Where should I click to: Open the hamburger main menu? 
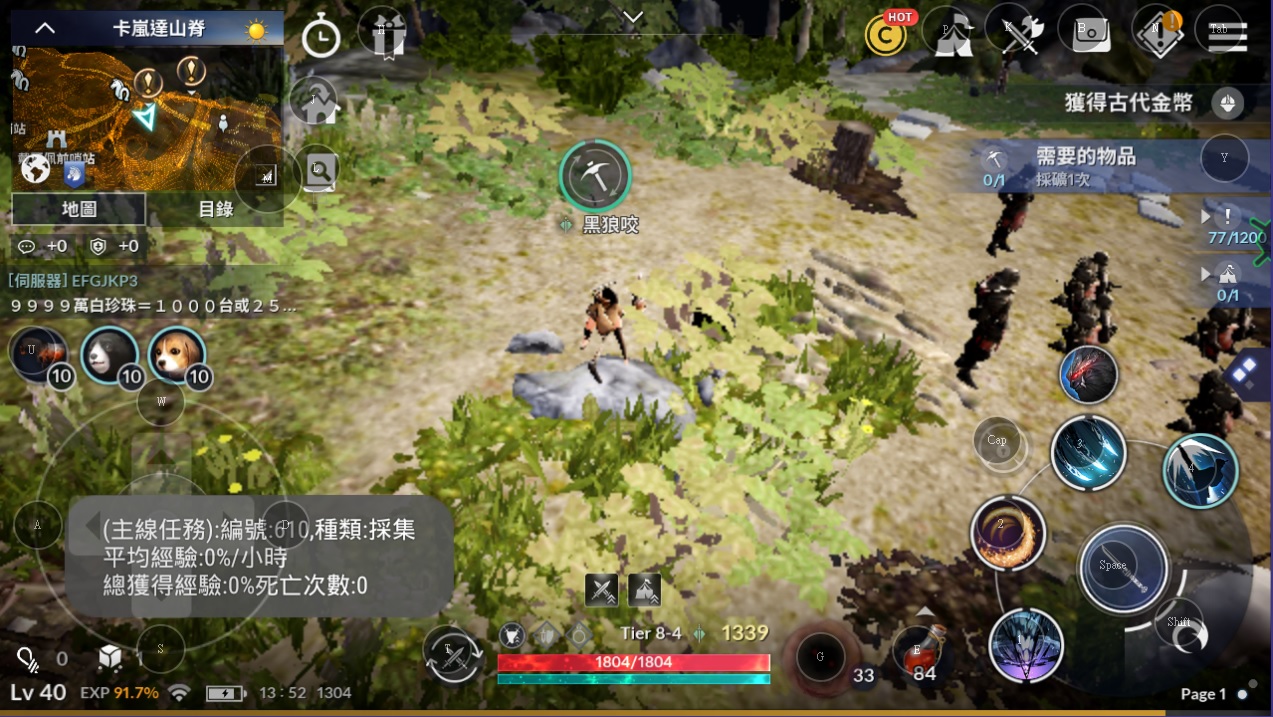click(x=1221, y=34)
